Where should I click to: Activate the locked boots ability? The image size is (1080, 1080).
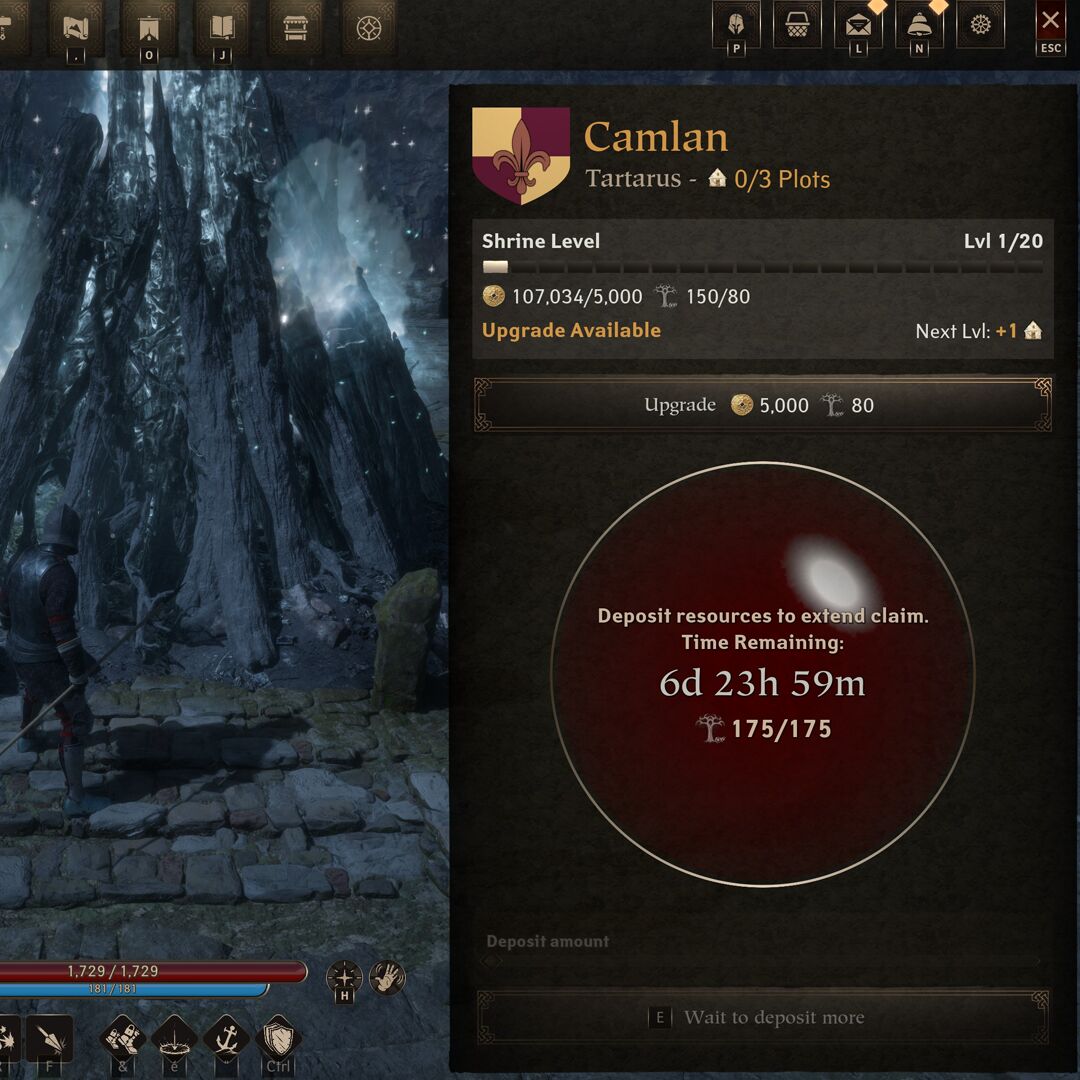(123, 1039)
